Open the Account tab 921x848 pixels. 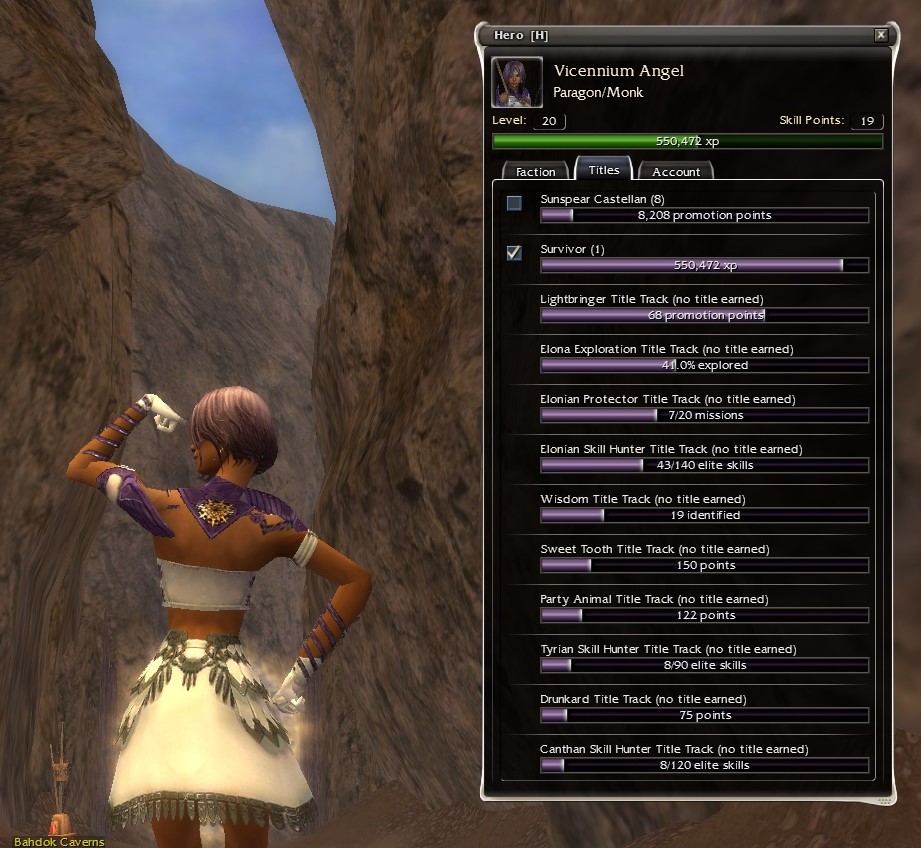click(676, 172)
